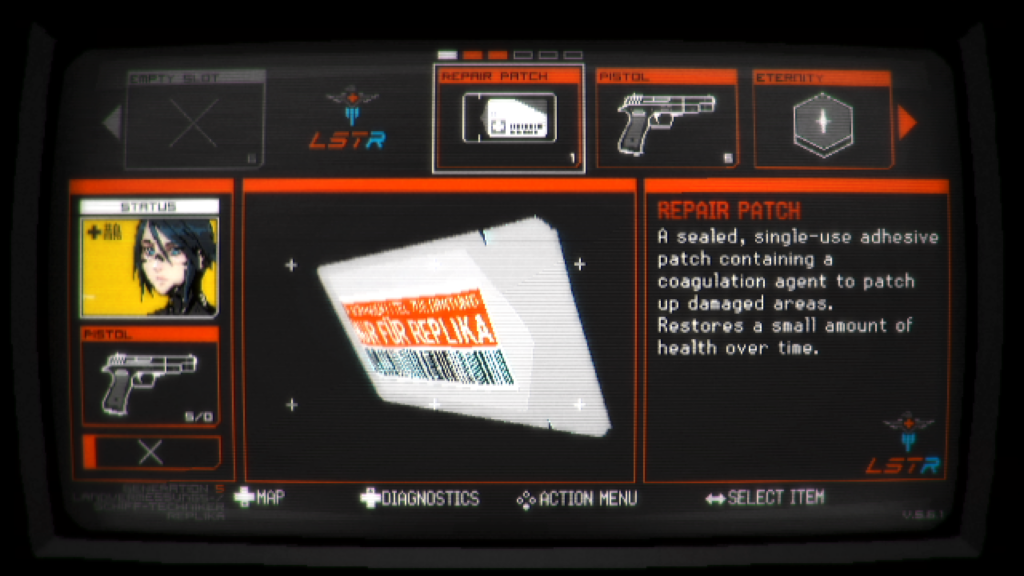
Task: Choose the Pistol slot in the top row
Action: [665, 119]
